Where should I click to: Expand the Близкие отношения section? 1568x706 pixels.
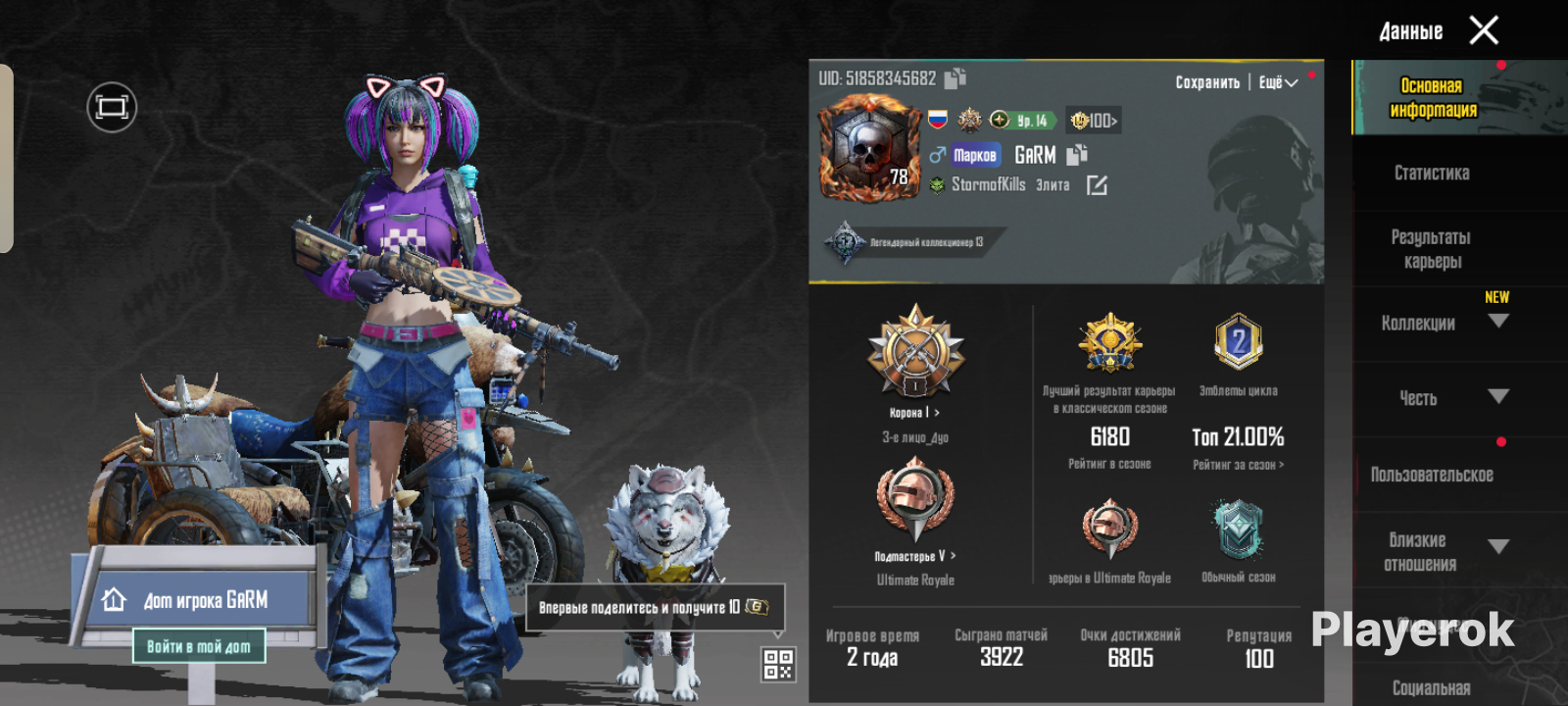[x=1498, y=546]
